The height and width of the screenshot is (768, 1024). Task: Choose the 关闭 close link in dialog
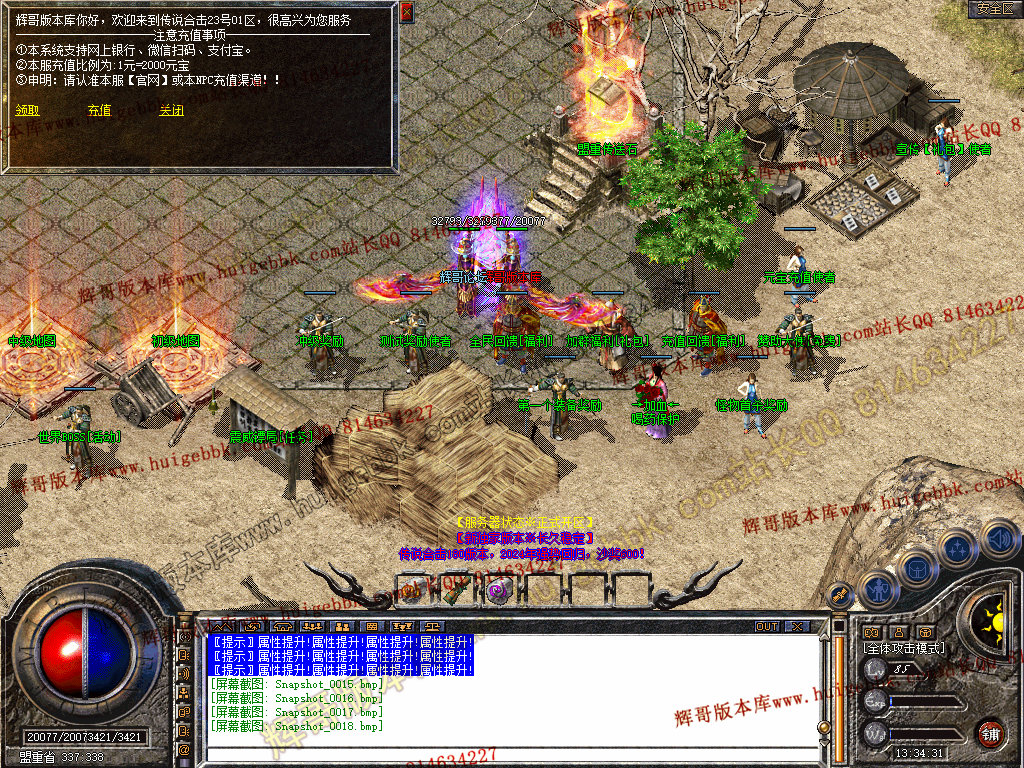171,111
